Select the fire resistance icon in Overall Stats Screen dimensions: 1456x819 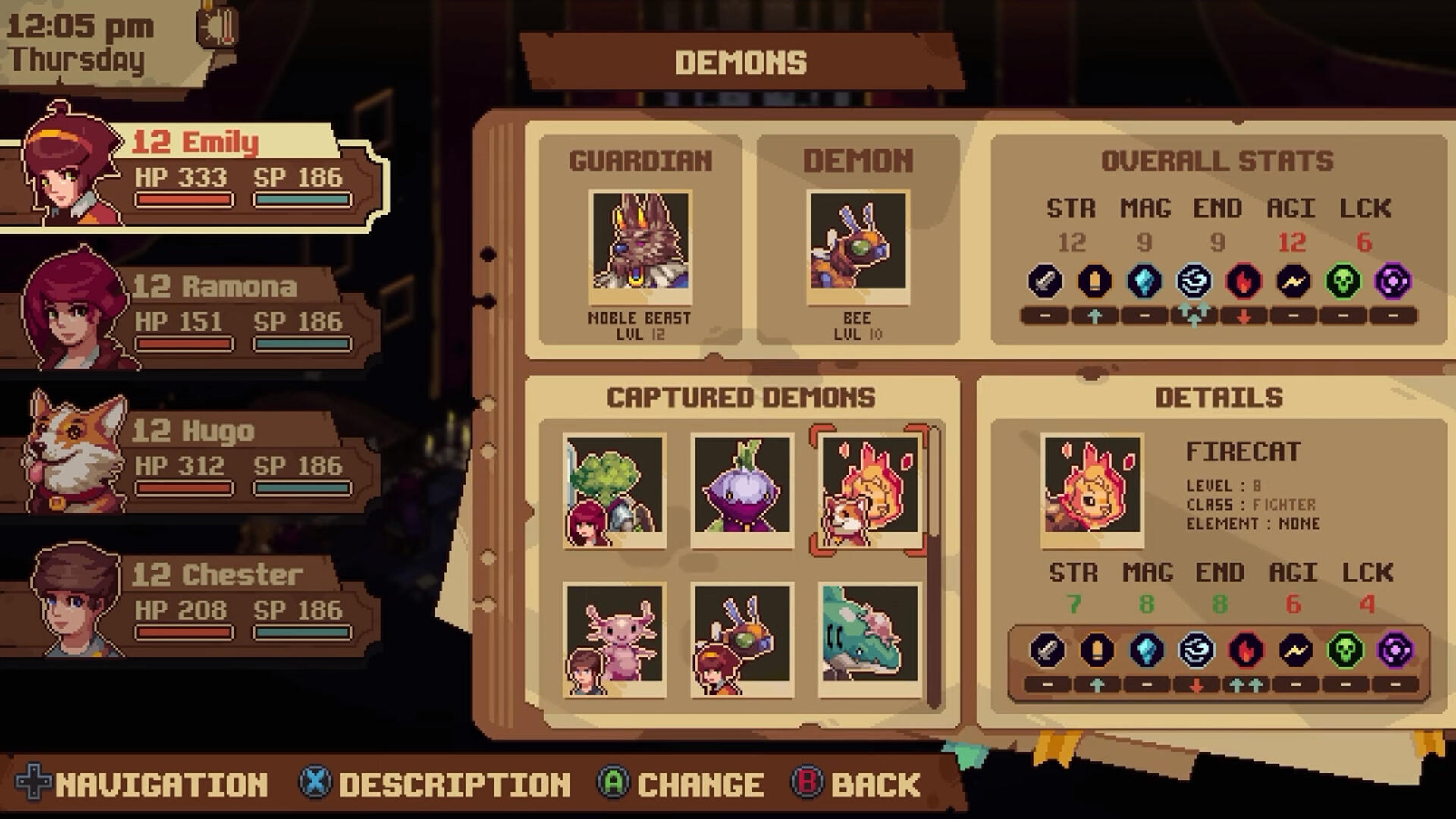click(x=1244, y=281)
